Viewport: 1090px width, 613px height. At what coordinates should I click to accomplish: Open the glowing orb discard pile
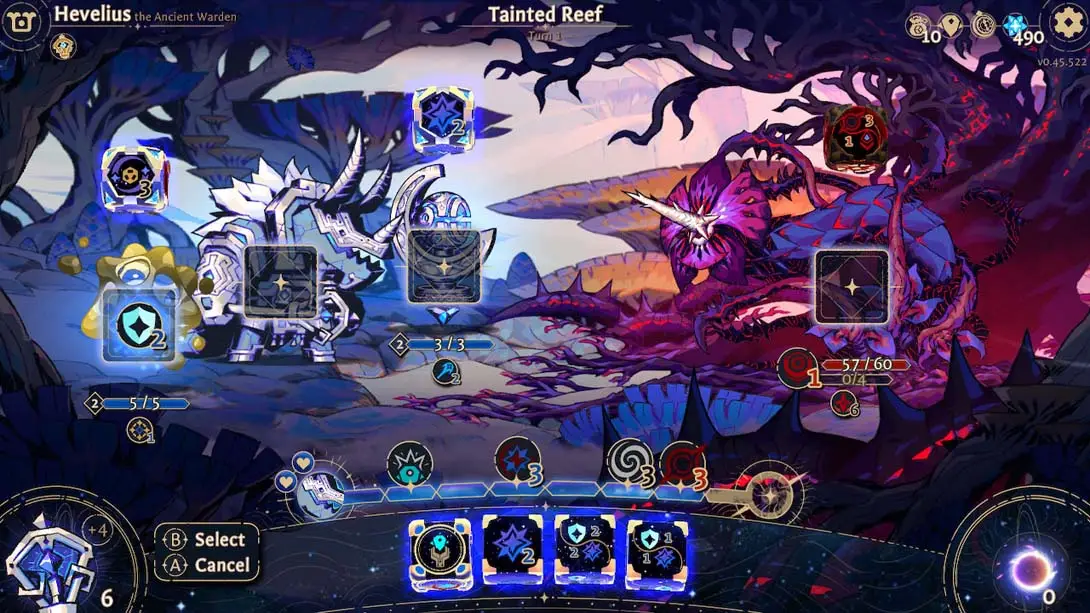[1030, 570]
